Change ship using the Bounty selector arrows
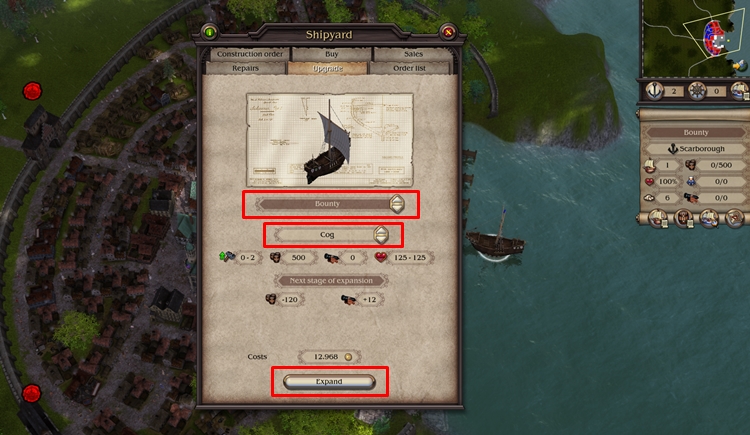This screenshot has height=435, width=750. click(397, 204)
